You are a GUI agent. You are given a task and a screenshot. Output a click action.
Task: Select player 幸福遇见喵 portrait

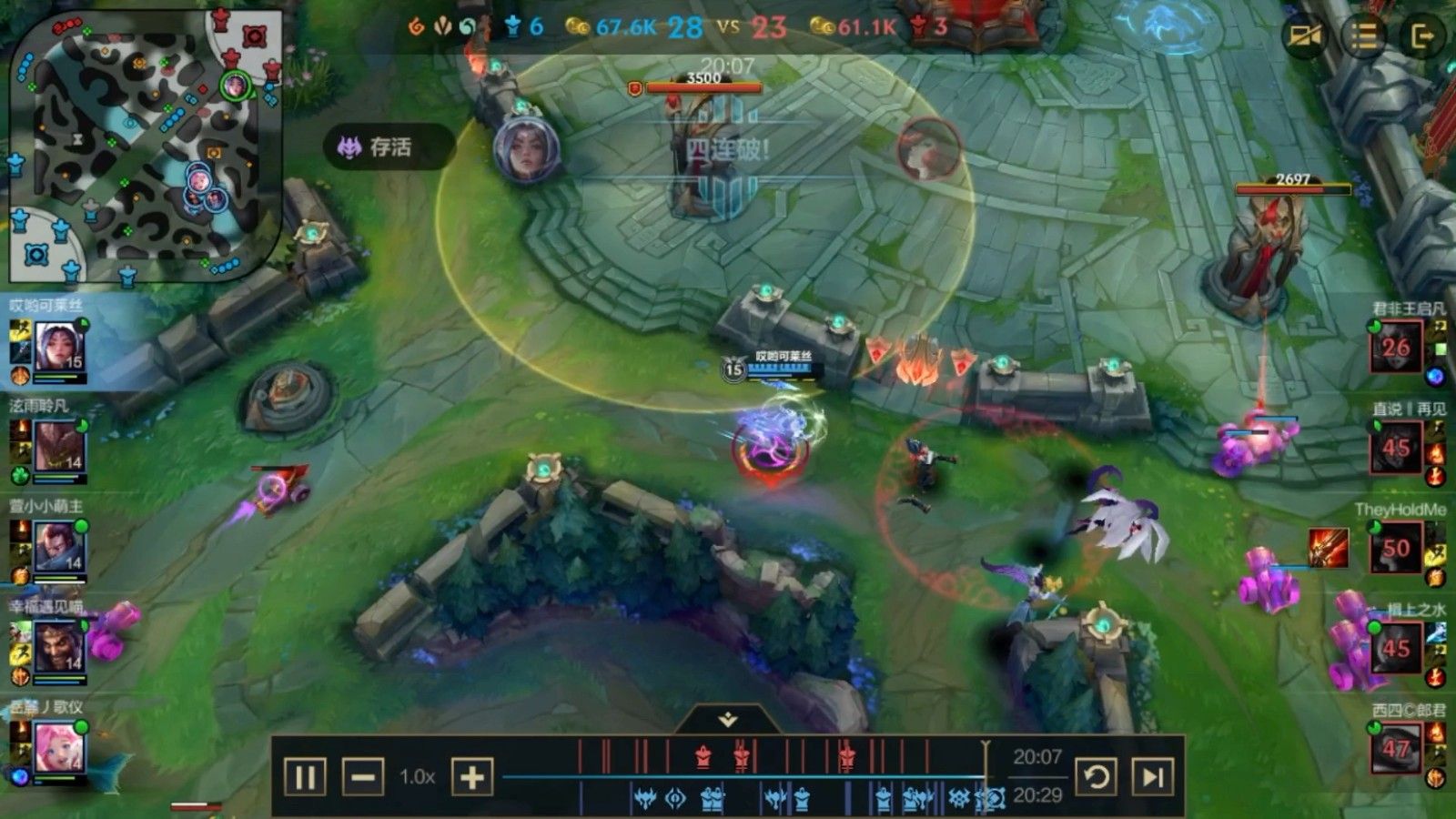pos(60,646)
